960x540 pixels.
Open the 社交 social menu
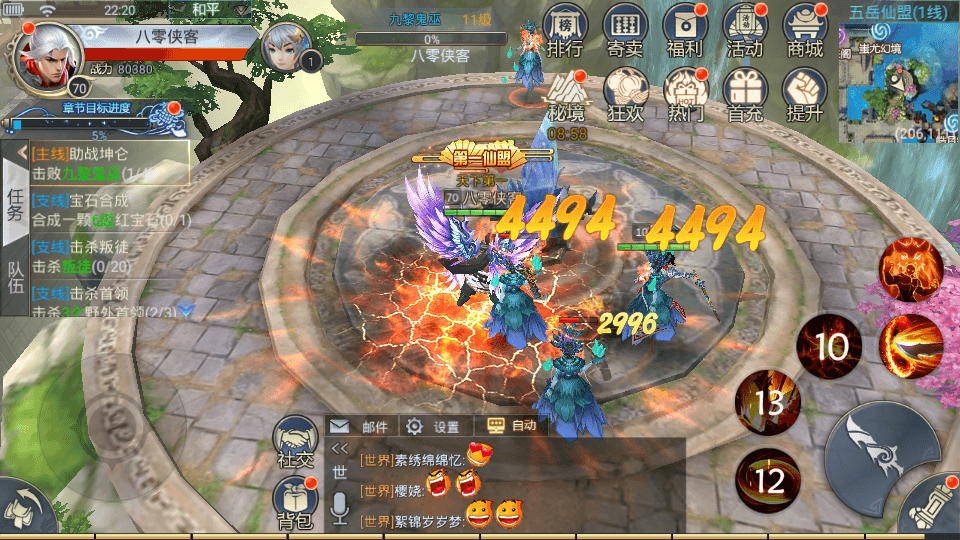pos(296,443)
